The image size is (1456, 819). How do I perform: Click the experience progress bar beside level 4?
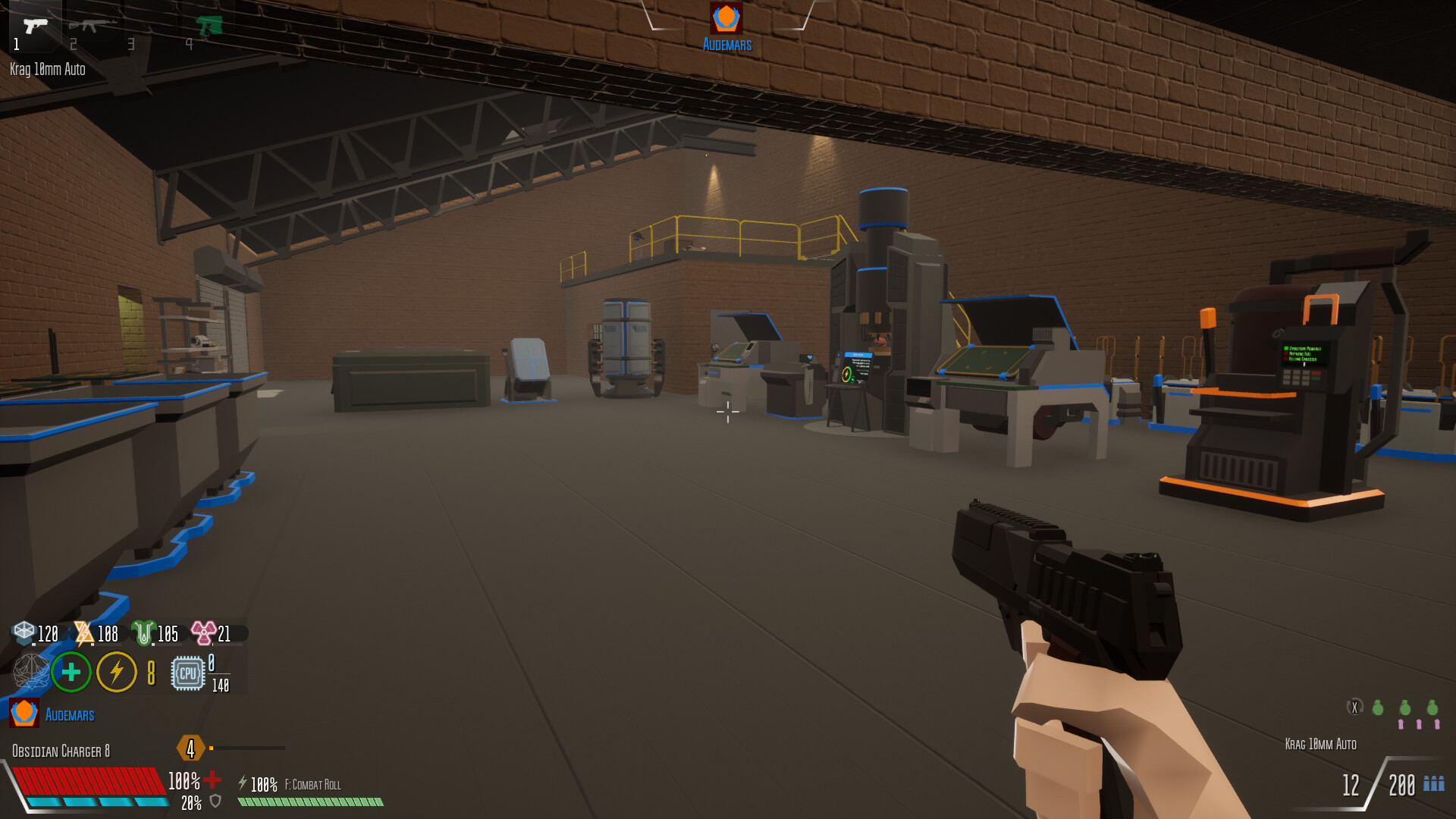click(246, 746)
